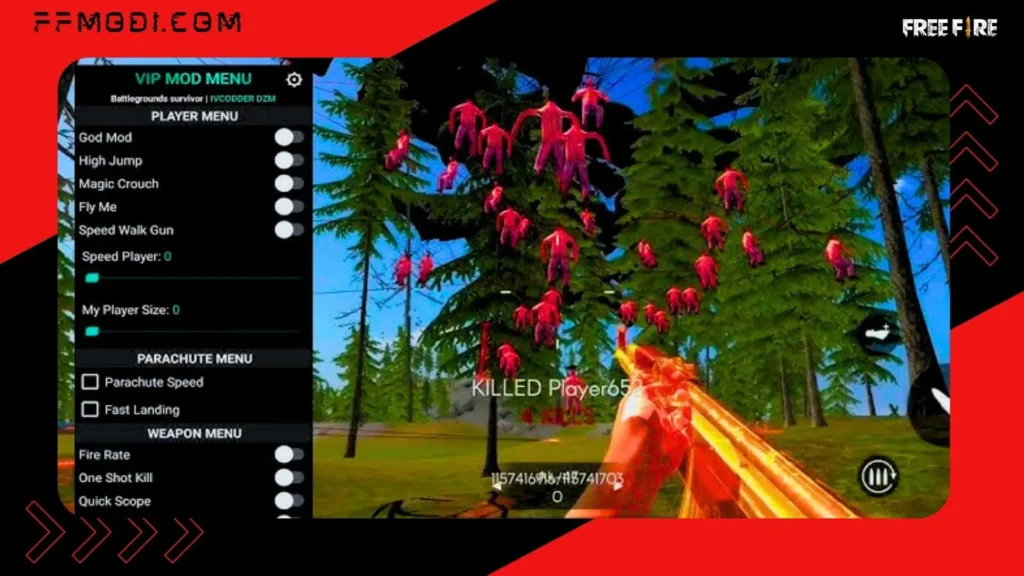Screen dimensions: 1024x576
Task: Toggle the God Mod switch
Action: (289, 137)
